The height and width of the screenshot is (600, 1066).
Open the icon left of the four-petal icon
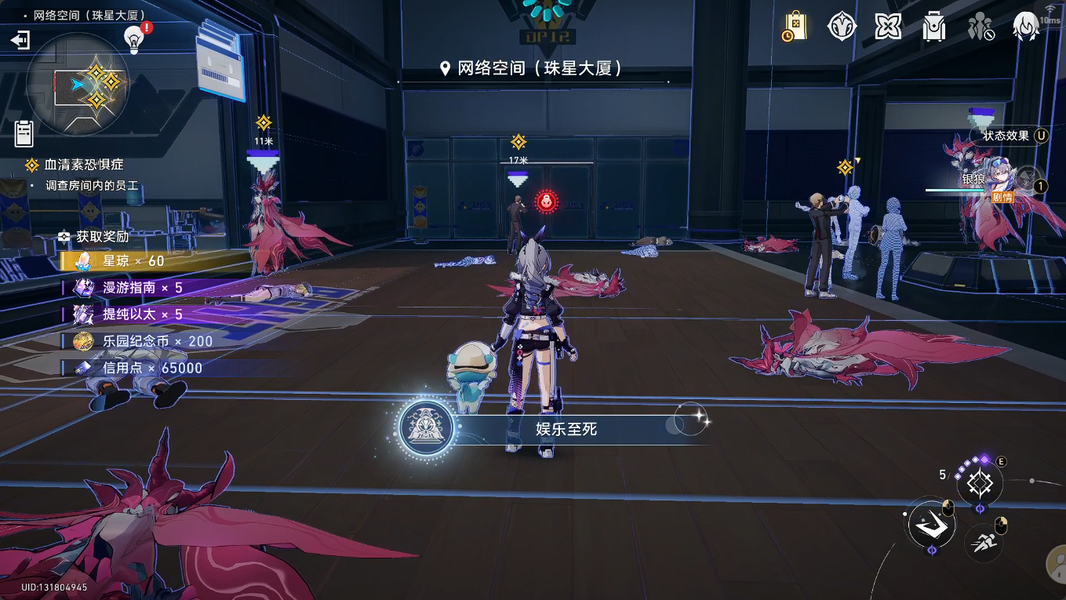(x=842, y=27)
